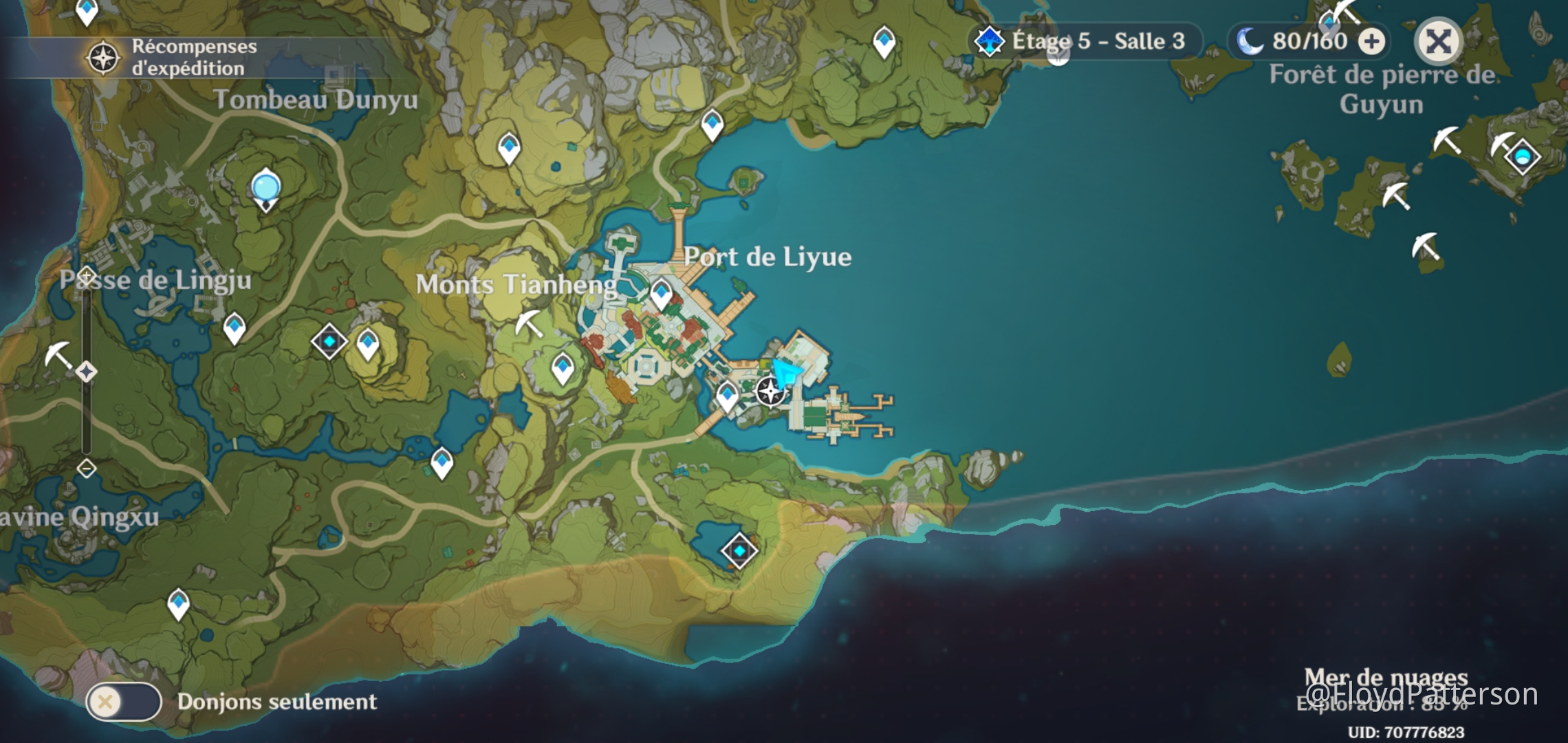Select the Guyun stone forest domain marker
Screen dimensions: 1568x743
coord(1523,157)
